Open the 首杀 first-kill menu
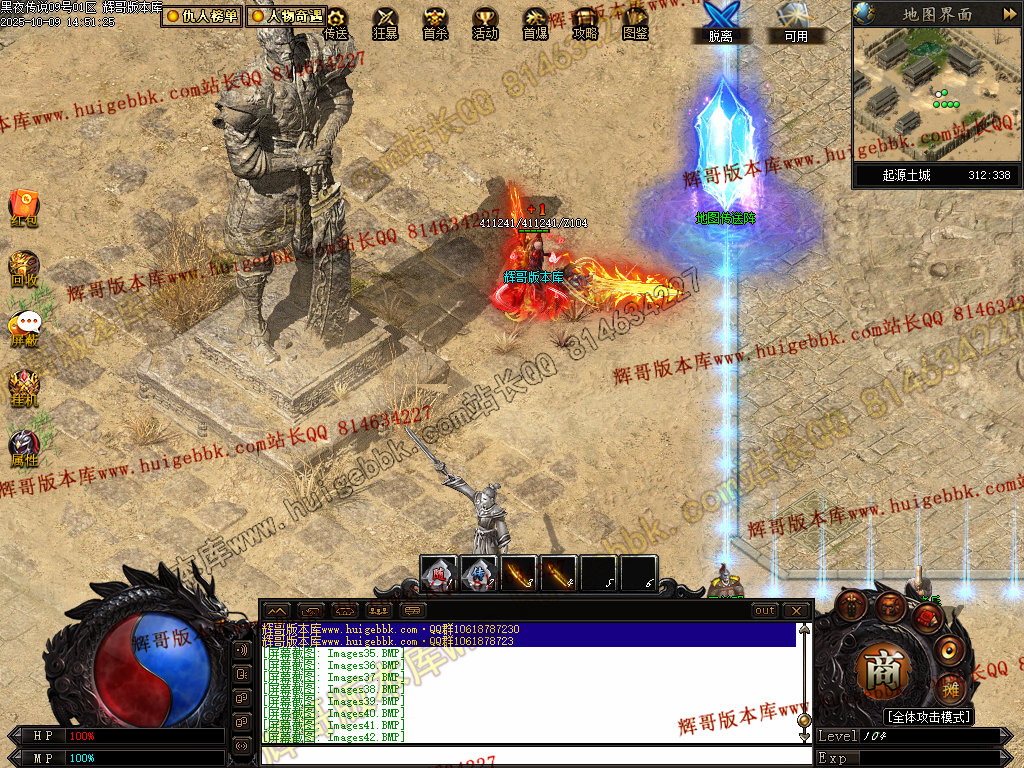 click(x=435, y=22)
